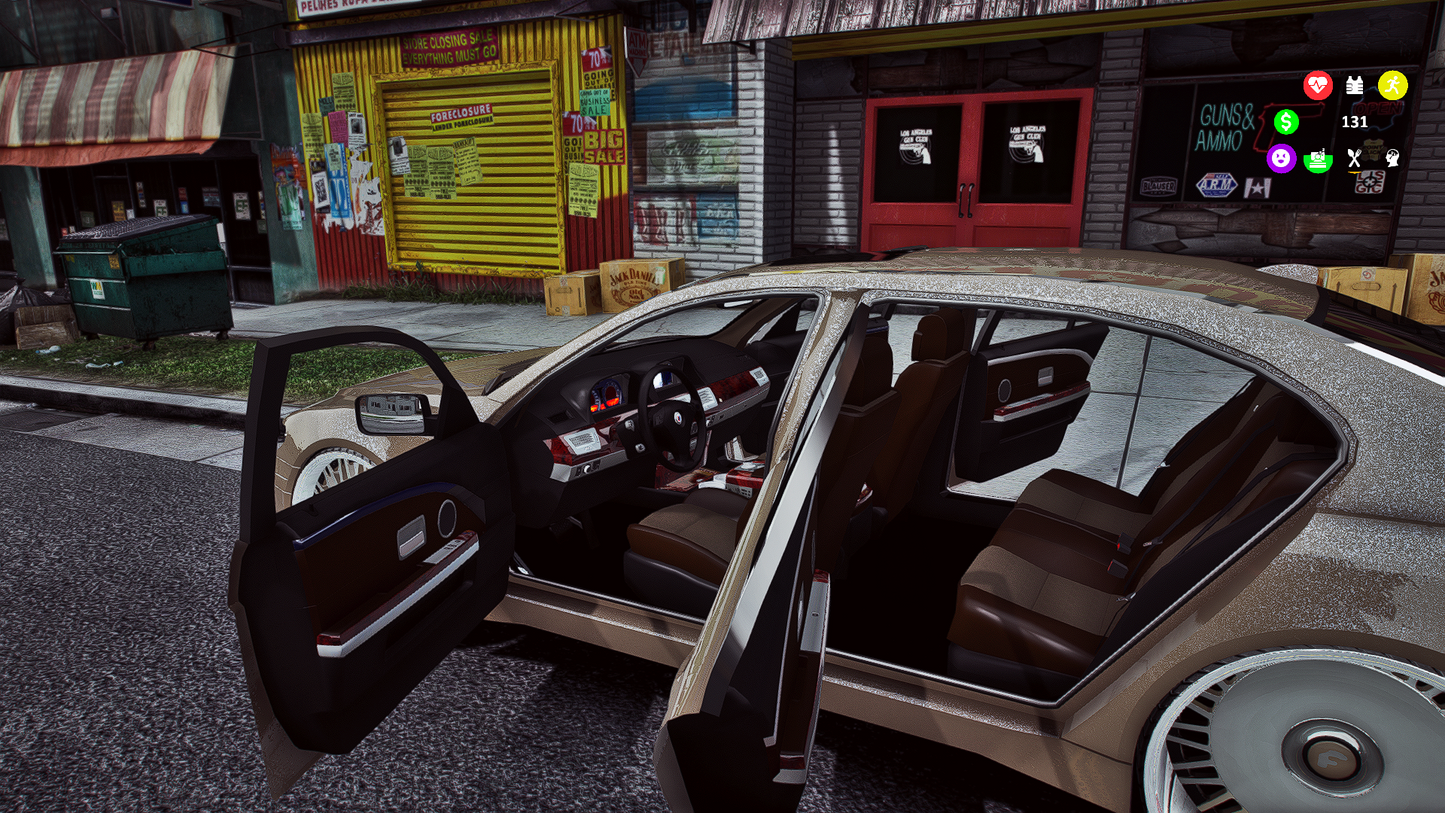The width and height of the screenshot is (1445, 813).
Task: Click the Point Click server badge
Action: [1372, 151]
